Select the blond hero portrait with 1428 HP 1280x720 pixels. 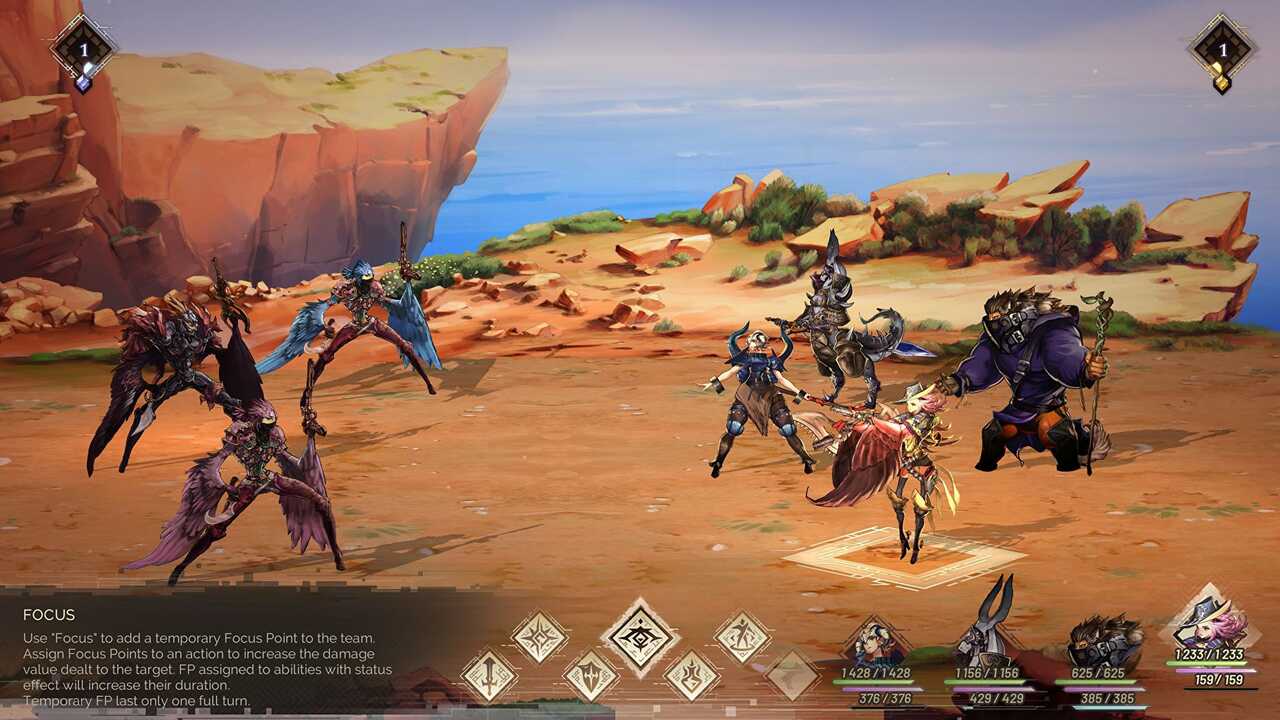tap(876, 645)
